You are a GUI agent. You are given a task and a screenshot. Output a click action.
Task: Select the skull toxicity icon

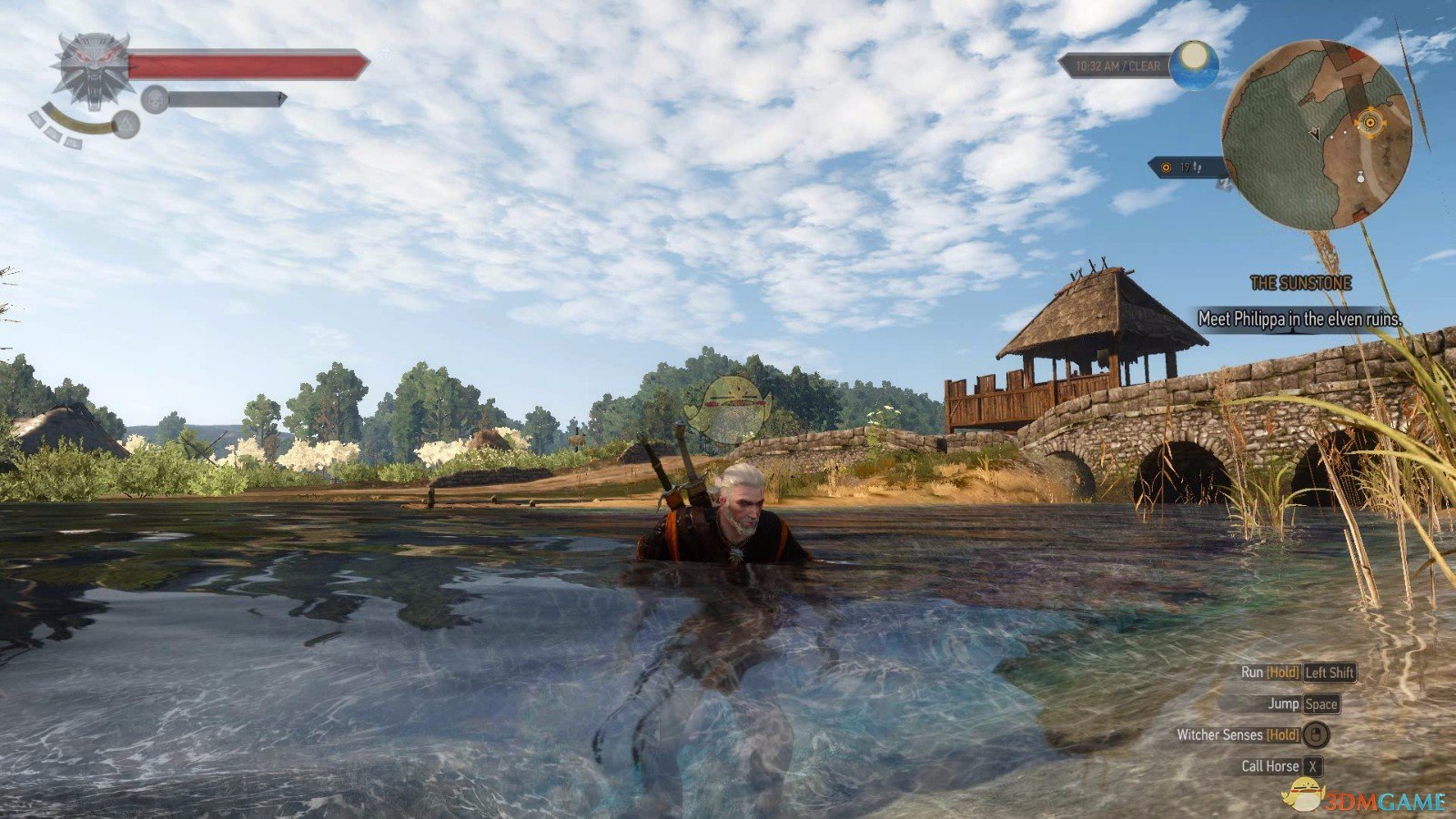[x=157, y=99]
